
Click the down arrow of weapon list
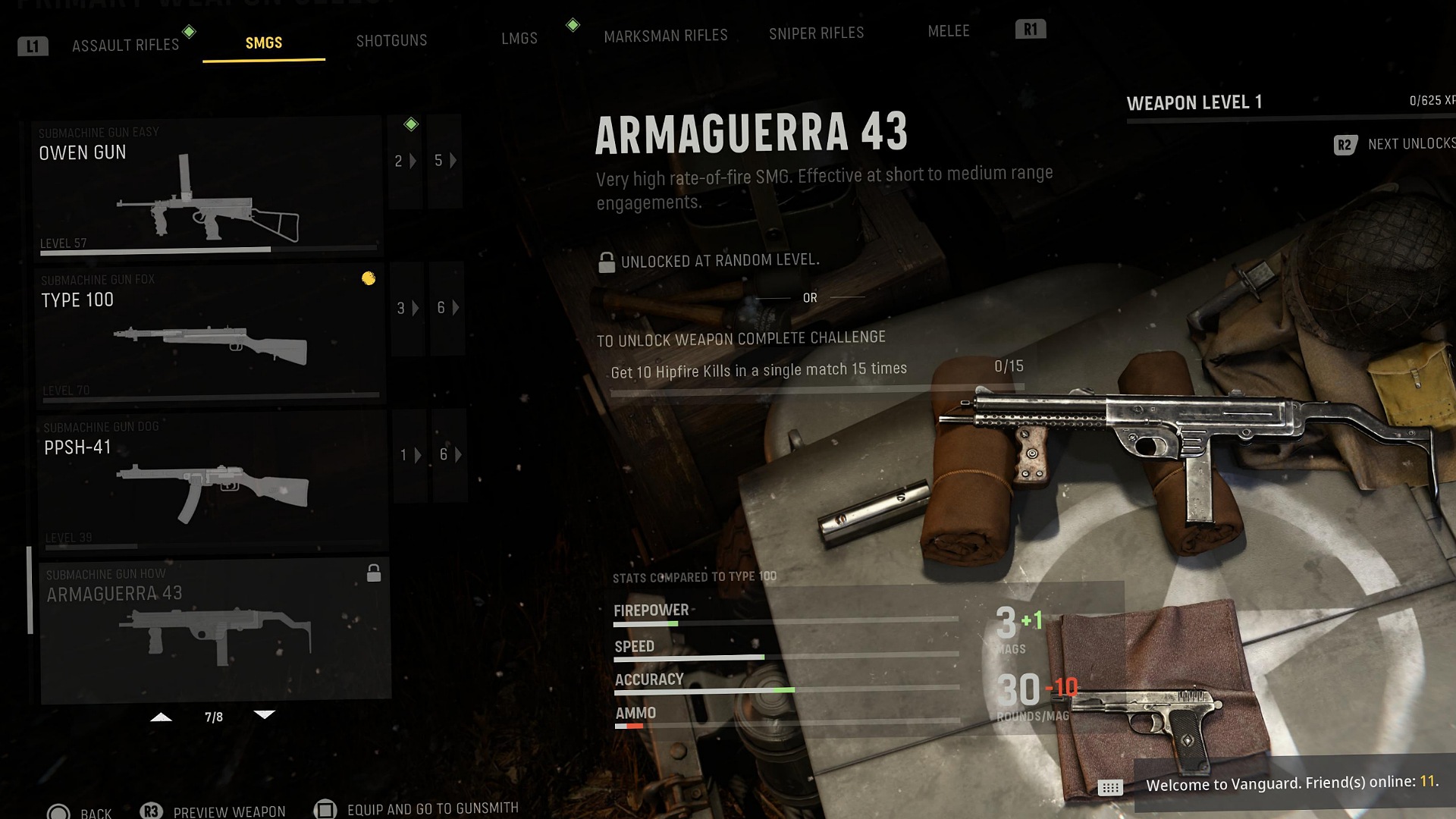pyautogui.click(x=264, y=715)
